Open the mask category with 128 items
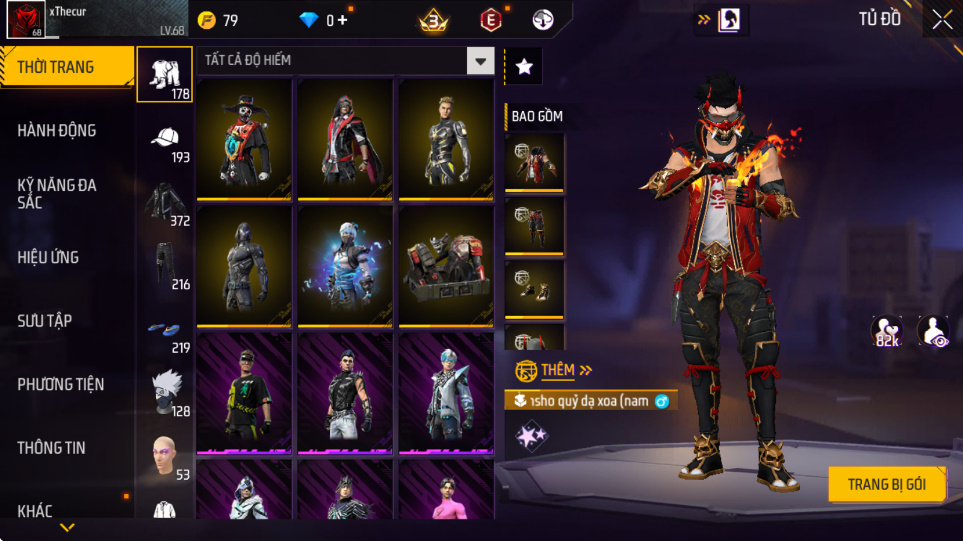This screenshot has width=963, height=541. coord(165,394)
